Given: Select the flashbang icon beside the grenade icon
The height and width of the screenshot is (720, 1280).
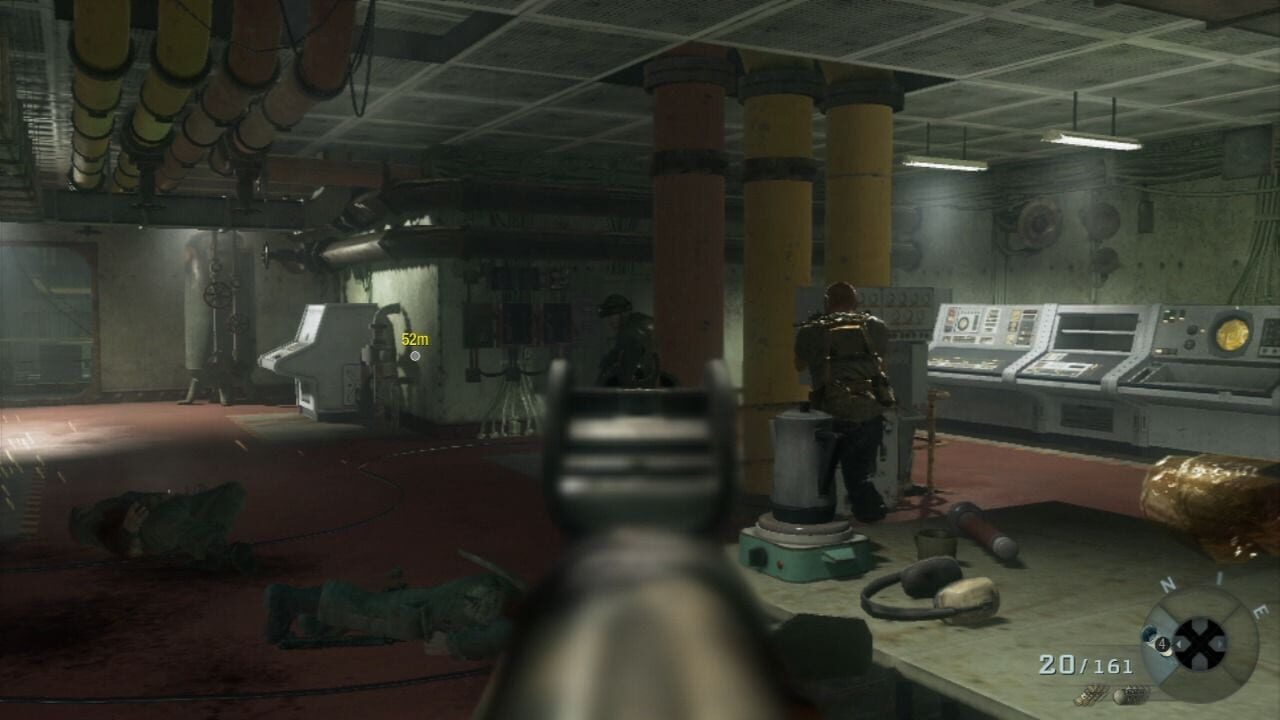Looking at the screenshot, I should point(1133,693).
